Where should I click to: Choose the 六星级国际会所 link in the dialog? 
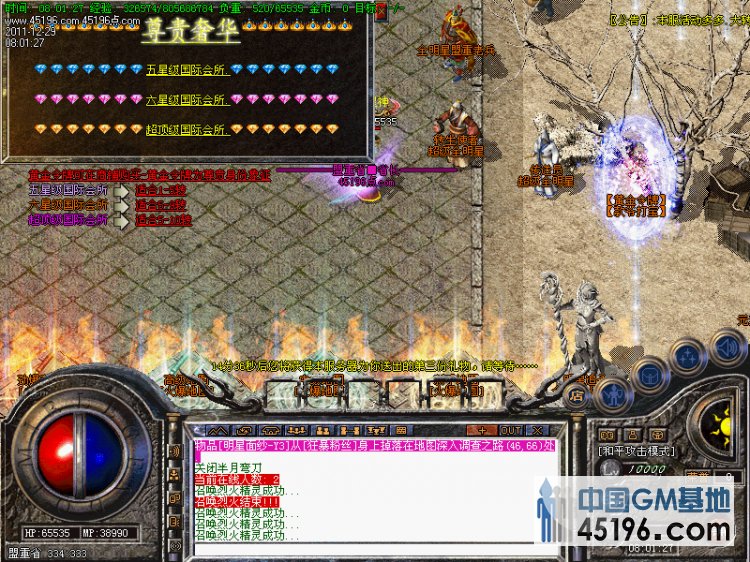[186, 99]
